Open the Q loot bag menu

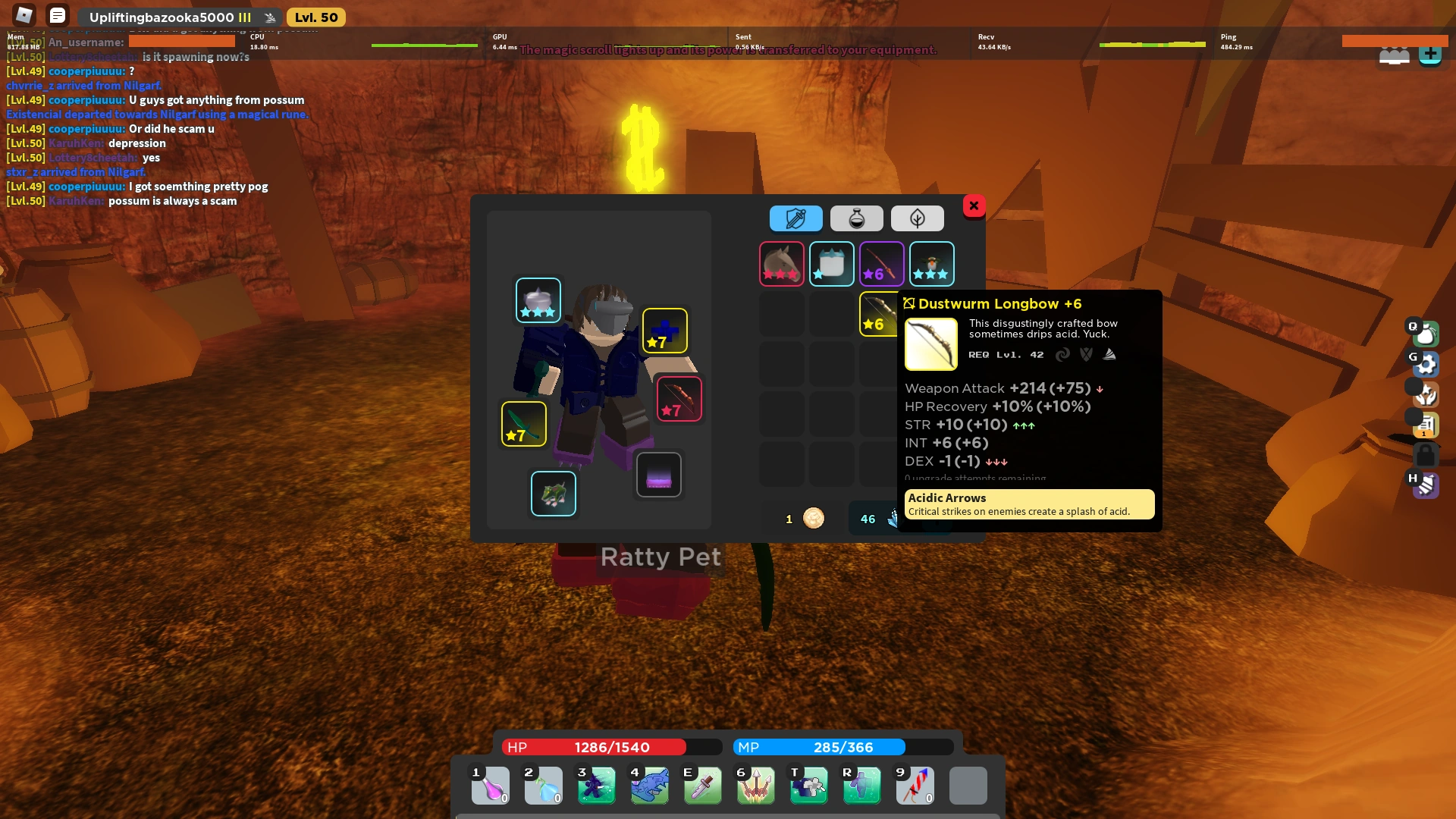(1426, 333)
